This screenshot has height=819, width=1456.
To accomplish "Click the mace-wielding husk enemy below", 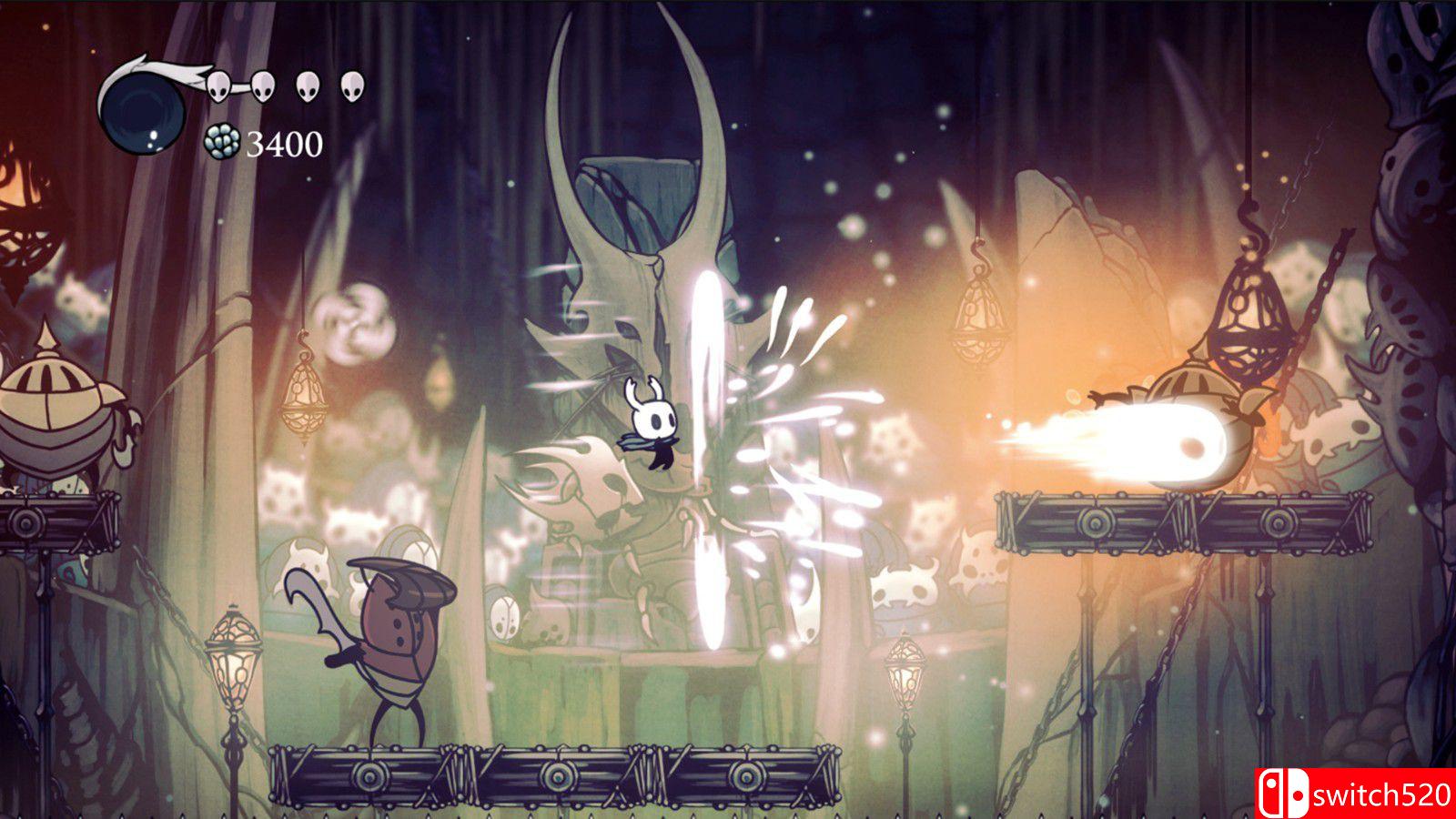I will (391, 637).
